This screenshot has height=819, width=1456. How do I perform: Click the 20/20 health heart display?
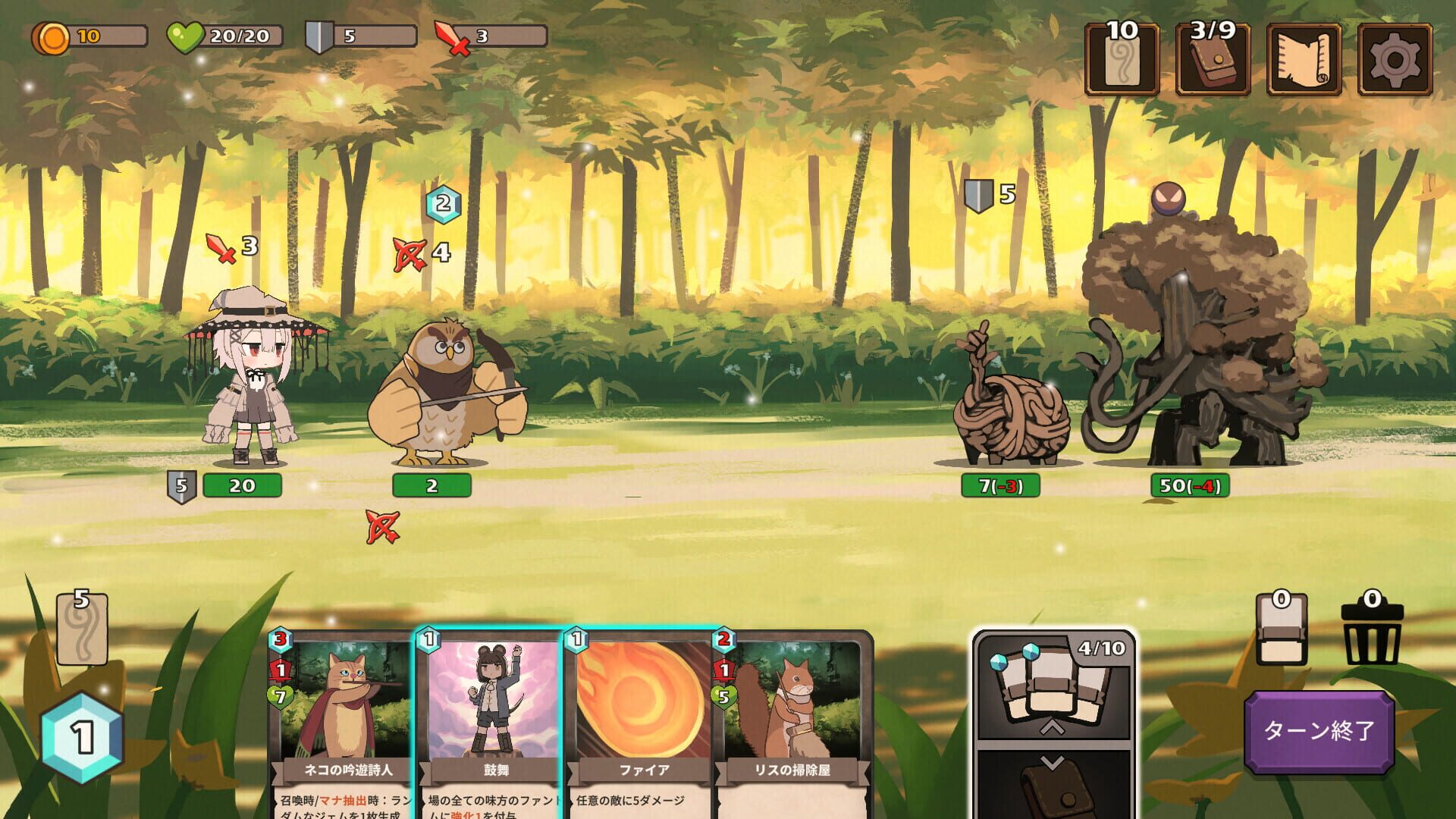click(x=218, y=33)
